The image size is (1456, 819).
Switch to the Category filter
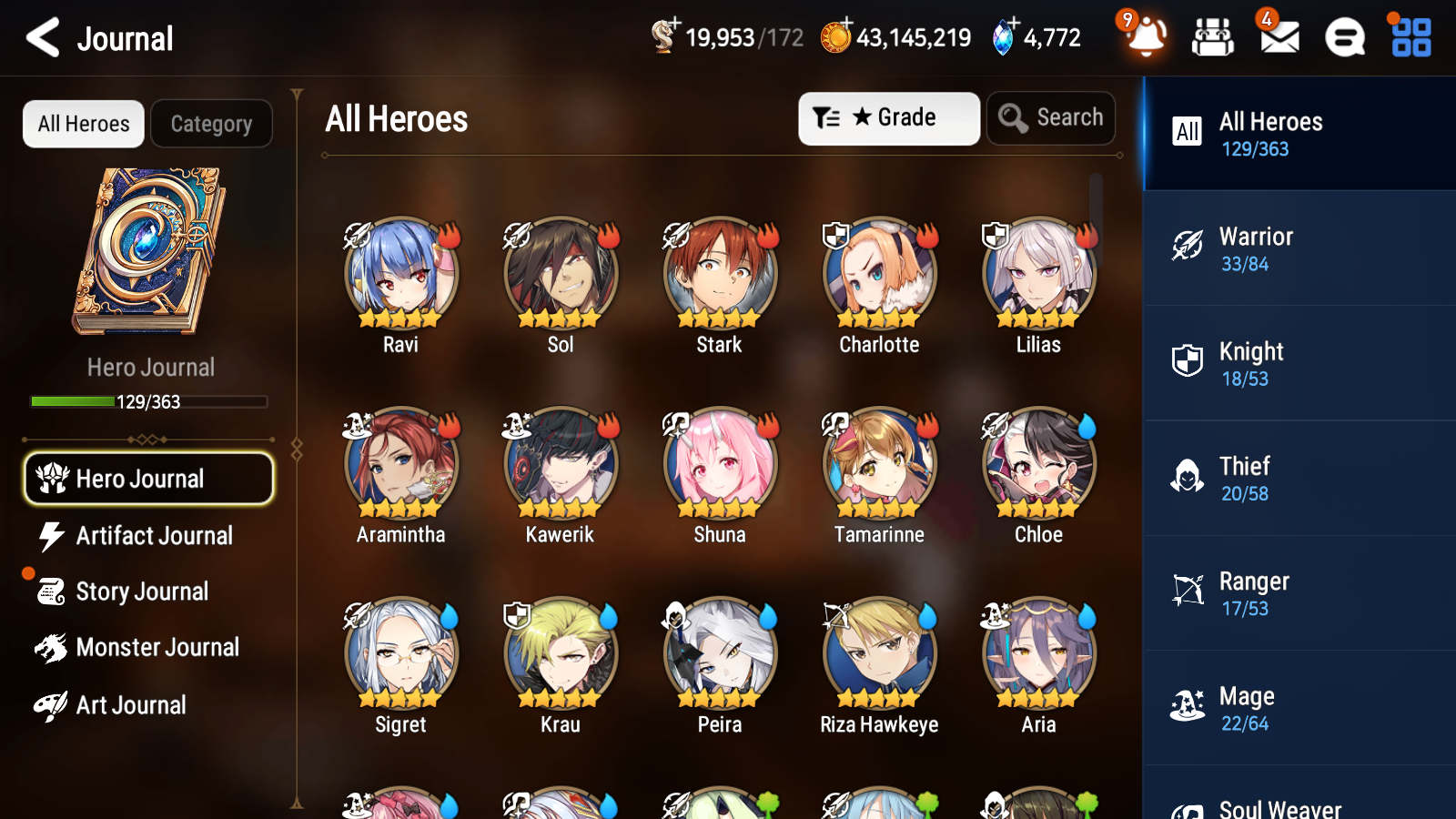(211, 124)
